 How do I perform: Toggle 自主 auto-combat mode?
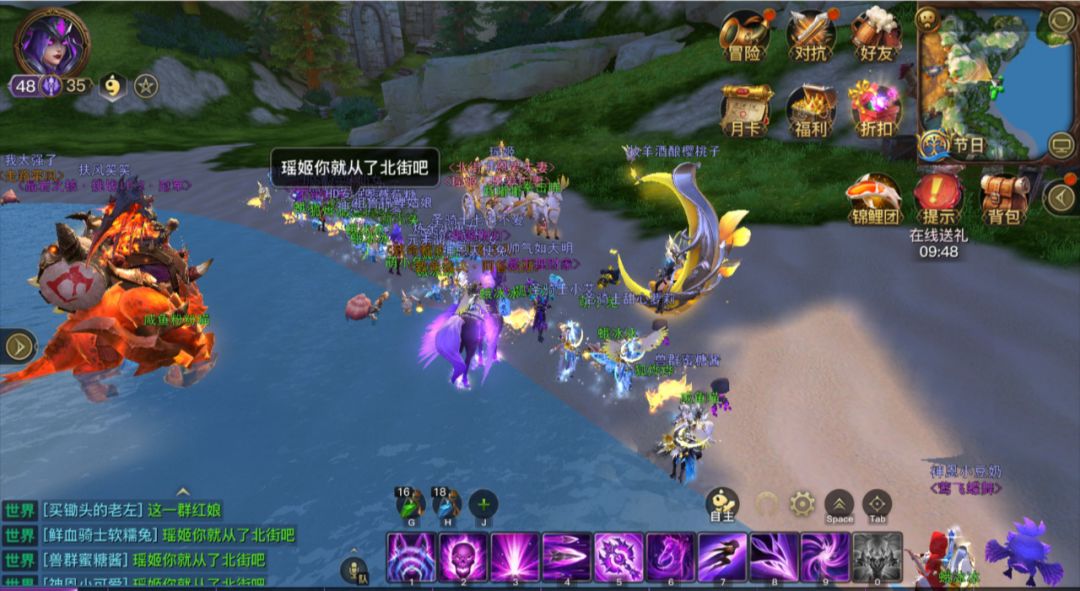pos(722,503)
